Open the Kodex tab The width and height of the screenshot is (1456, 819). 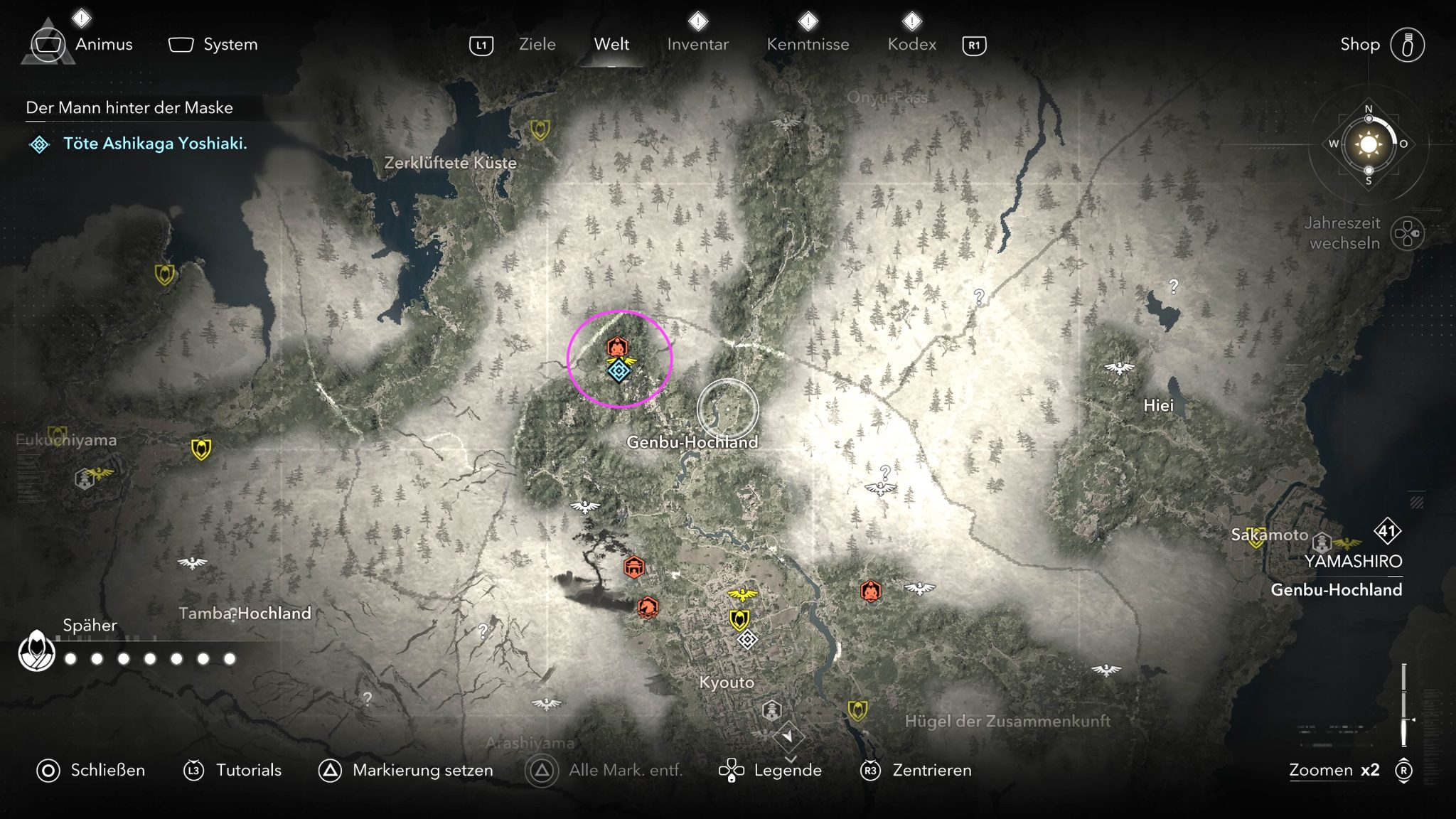point(911,45)
